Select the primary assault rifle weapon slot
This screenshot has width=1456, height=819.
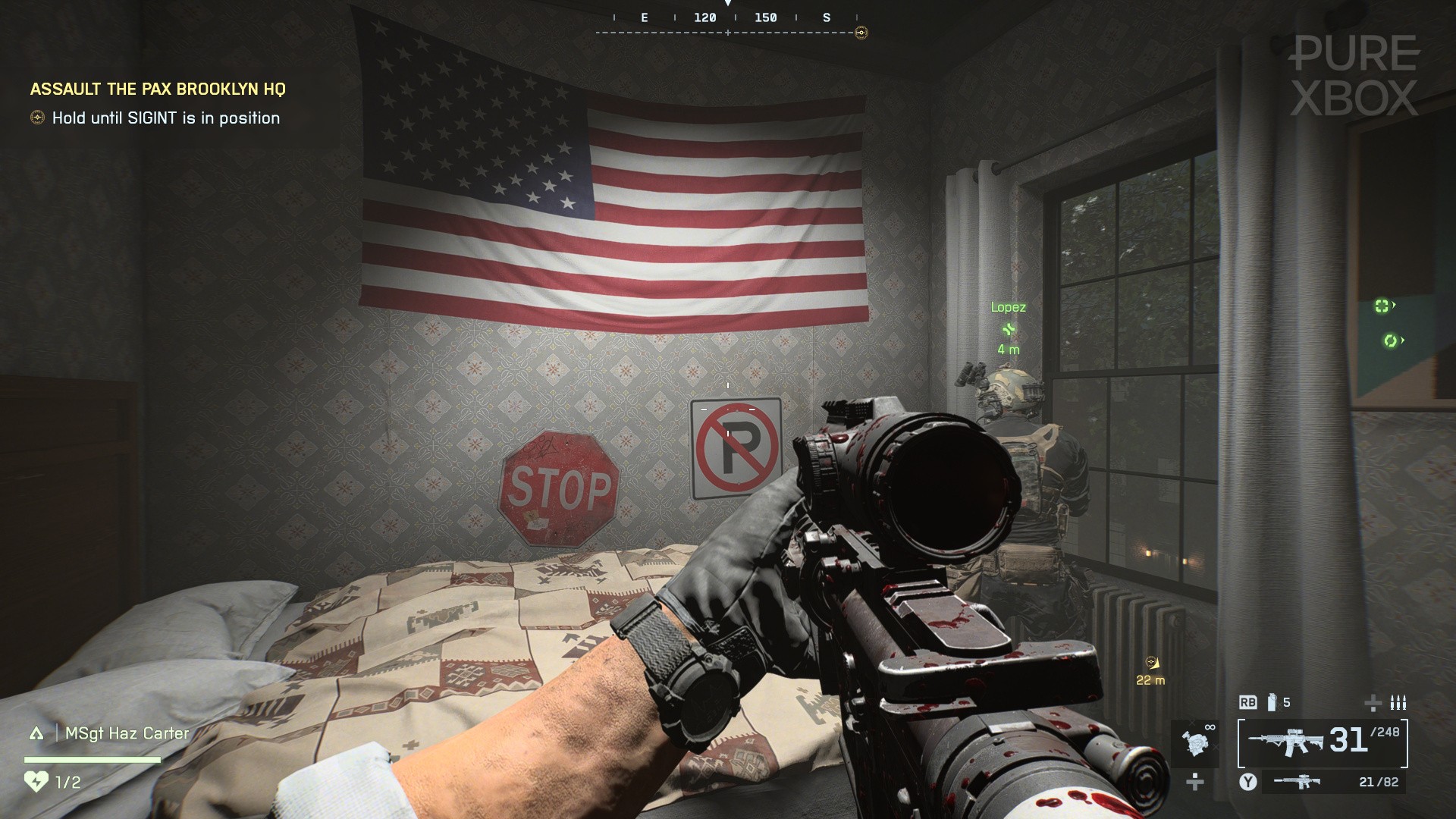pos(1323,742)
